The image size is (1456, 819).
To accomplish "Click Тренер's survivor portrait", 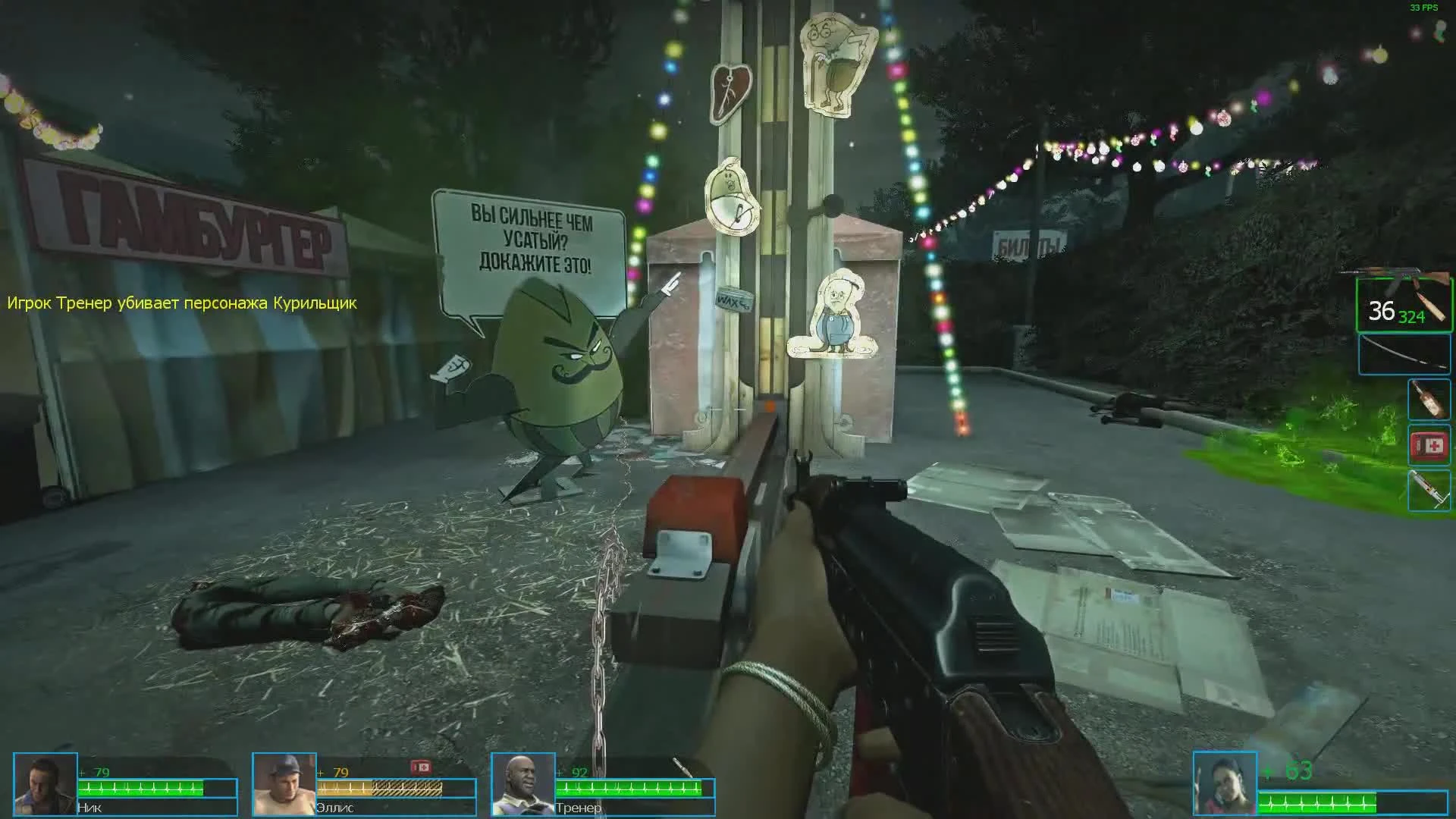I will [x=523, y=786].
